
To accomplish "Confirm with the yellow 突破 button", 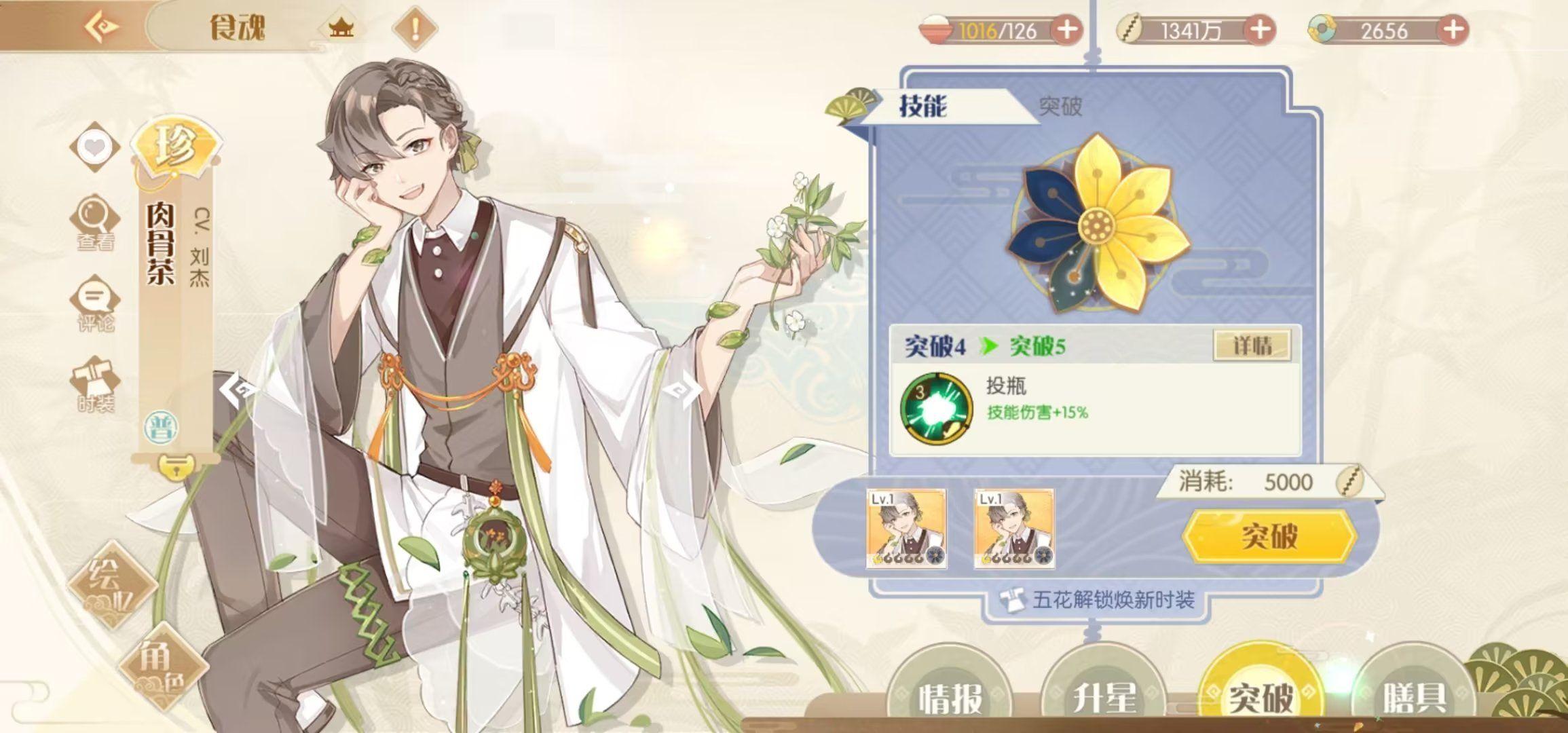I will point(1269,536).
